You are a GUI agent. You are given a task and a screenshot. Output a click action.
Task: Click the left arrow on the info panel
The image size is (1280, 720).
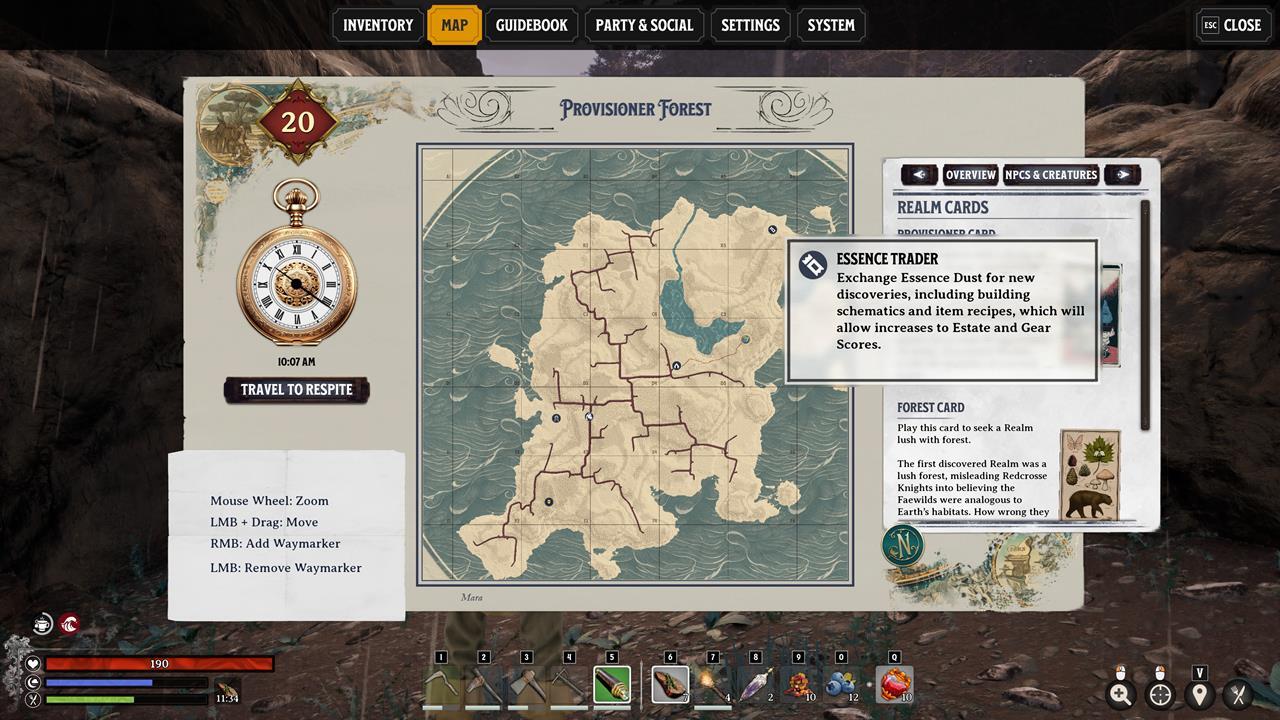point(919,175)
